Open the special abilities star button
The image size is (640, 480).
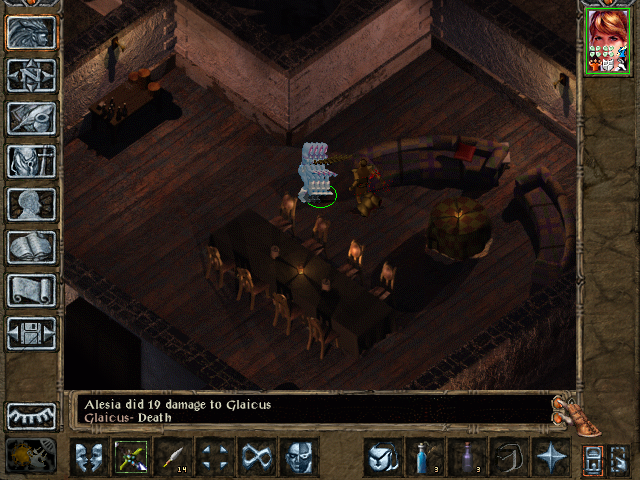550,458
